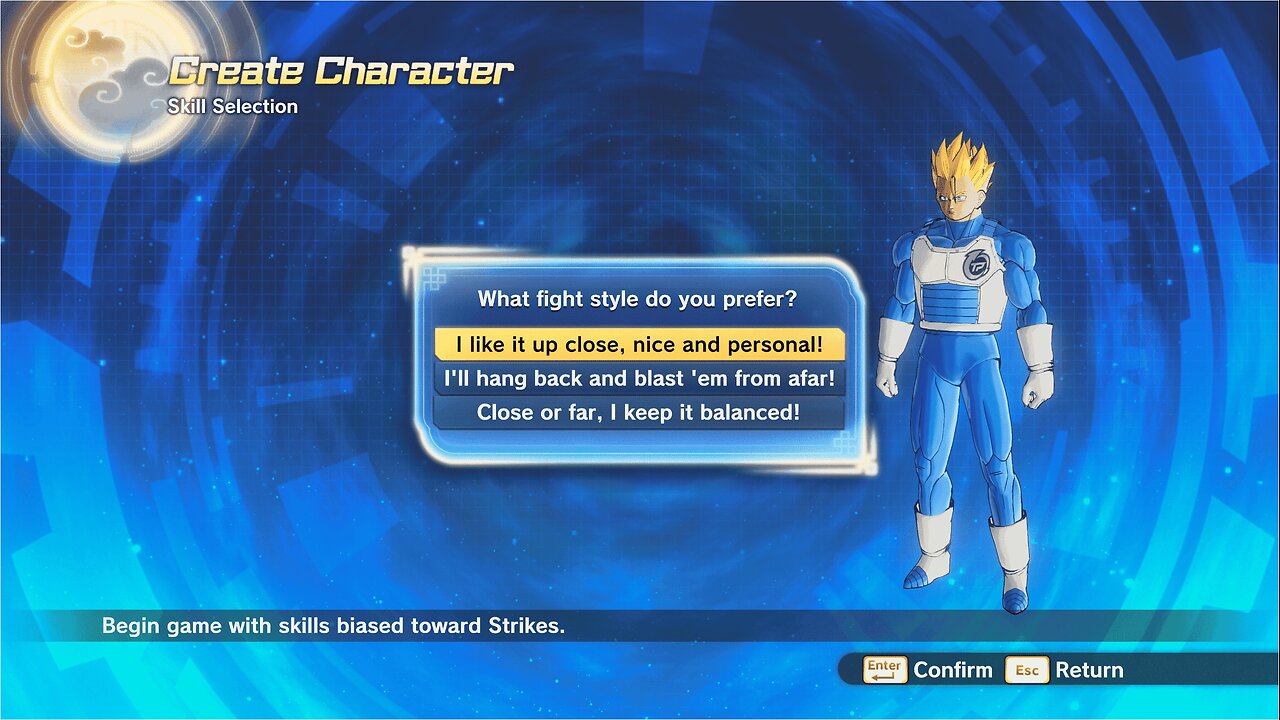Select "I'll hang back and blast 'em from afar!"
Image resolution: width=1280 pixels, height=720 pixels.
click(639, 379)
